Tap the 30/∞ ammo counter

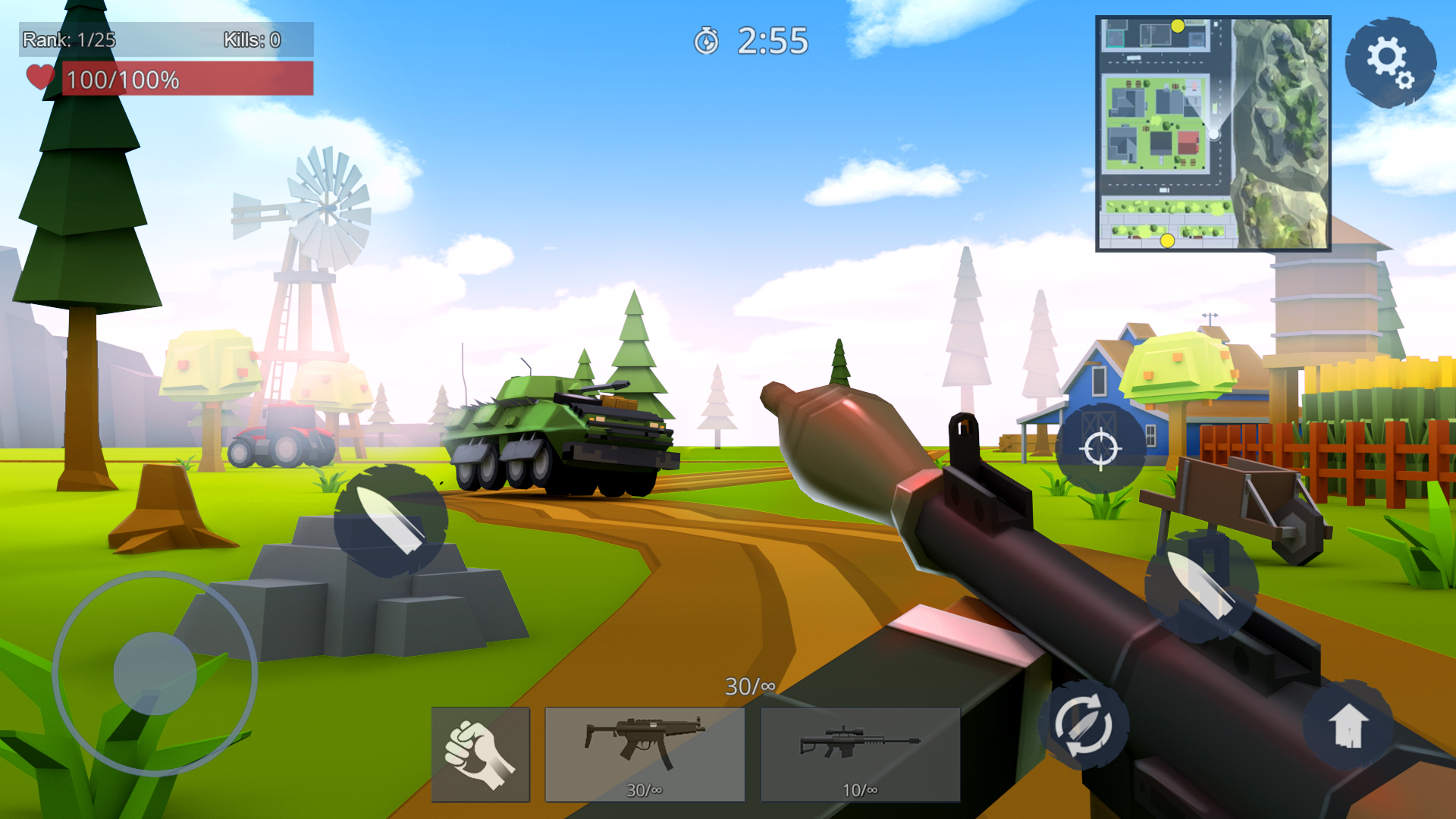749,686
